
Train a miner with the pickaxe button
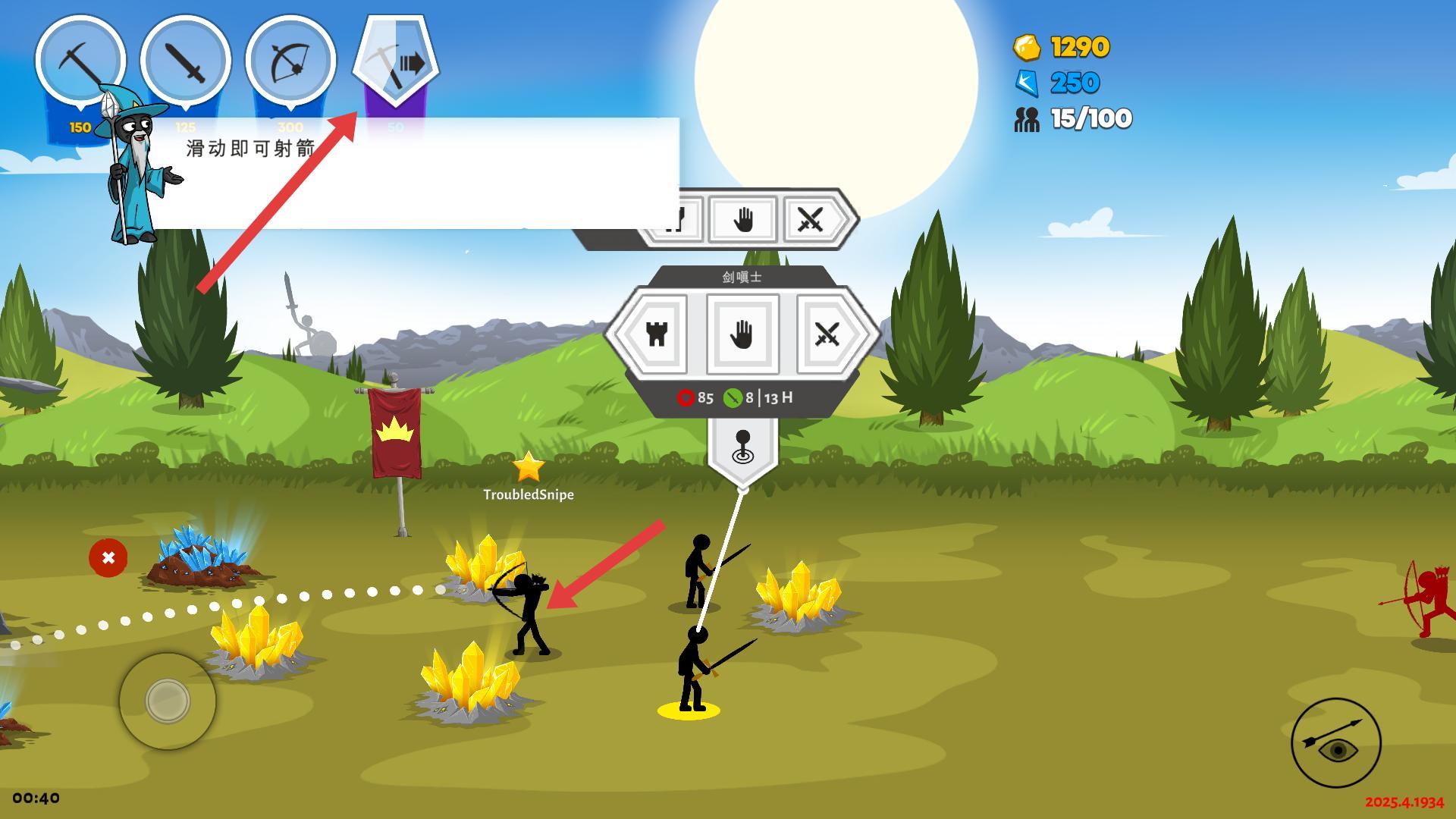[x=80, y=61]
